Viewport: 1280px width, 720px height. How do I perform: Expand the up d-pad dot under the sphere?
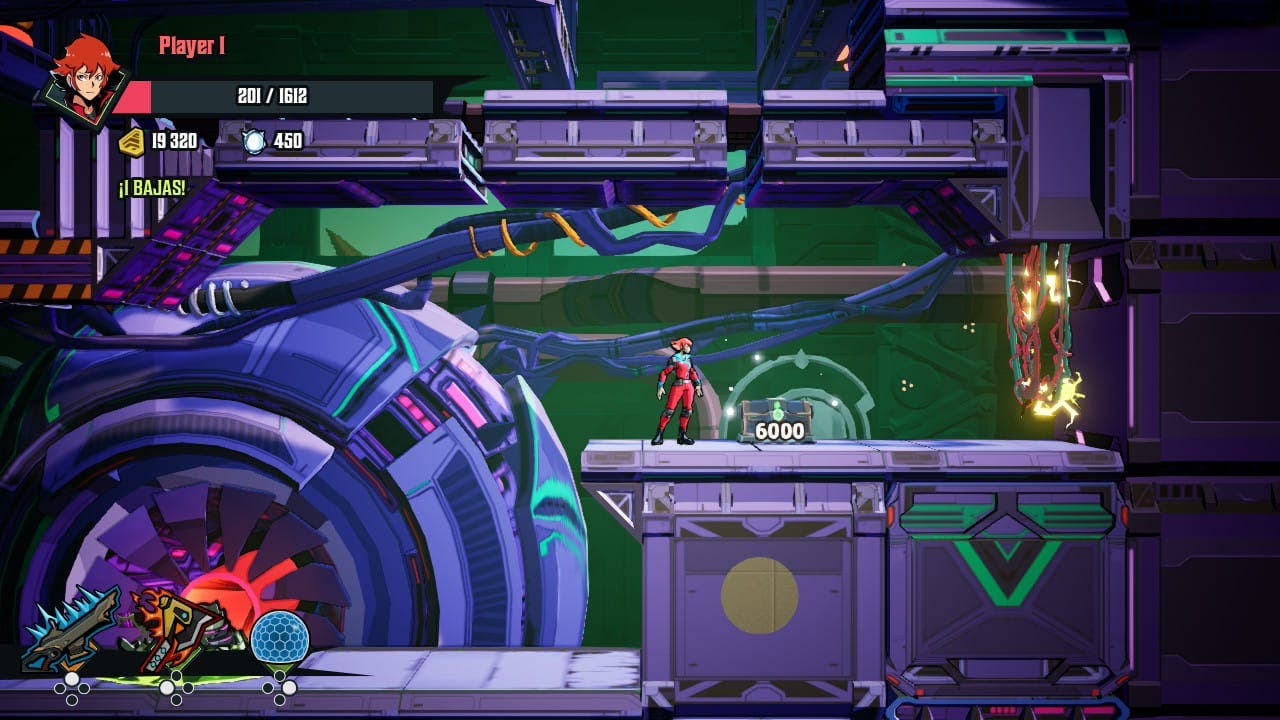pos(279,674)
